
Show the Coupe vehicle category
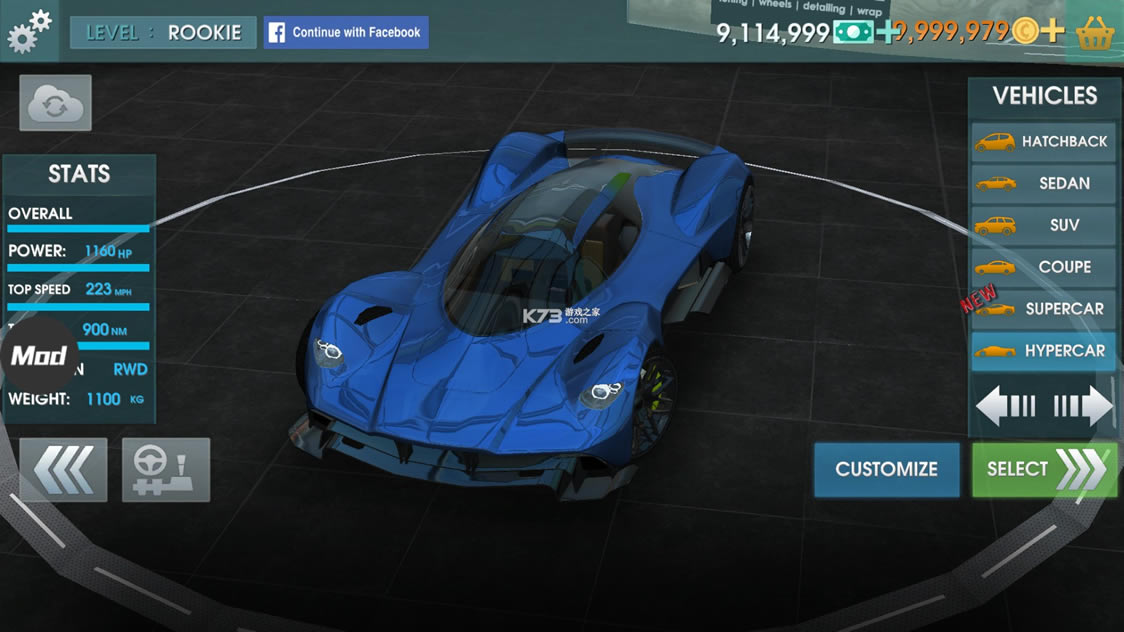tap(1043, 267)
